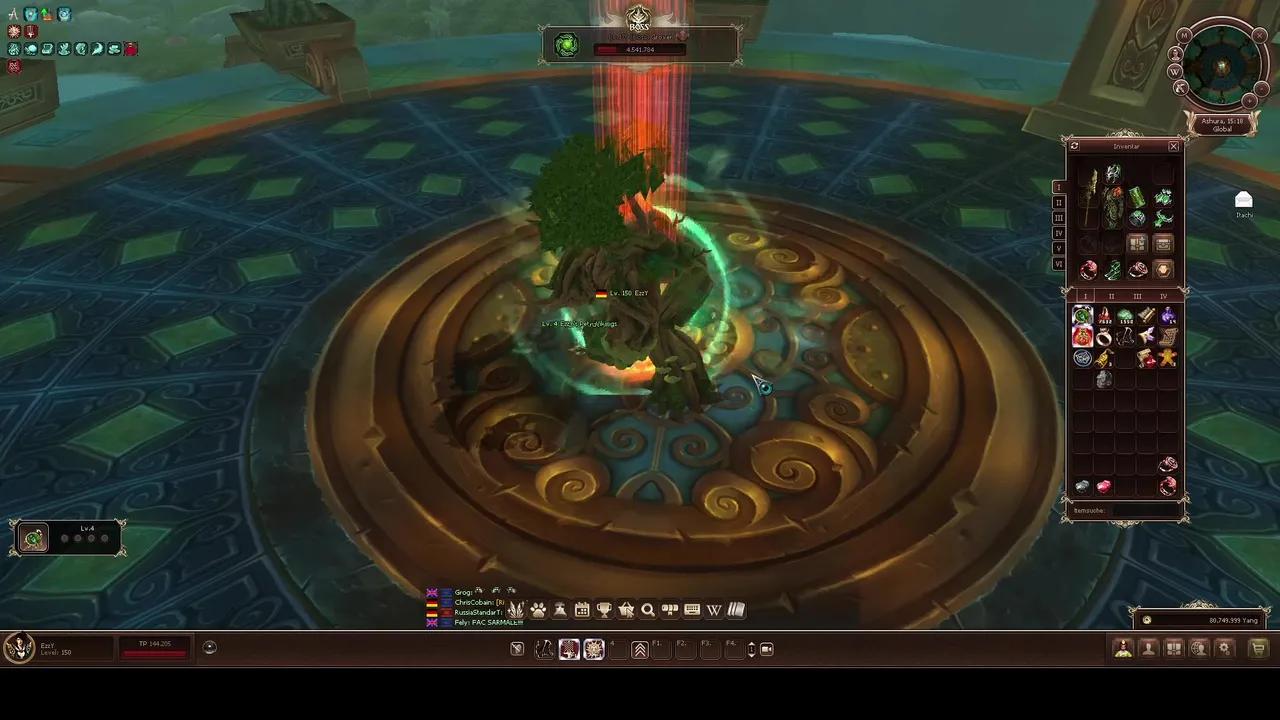The image size is (1280, 720).
Task: Toggle the camera mode icon beside the quickslot bar
Action: (767, 649)
